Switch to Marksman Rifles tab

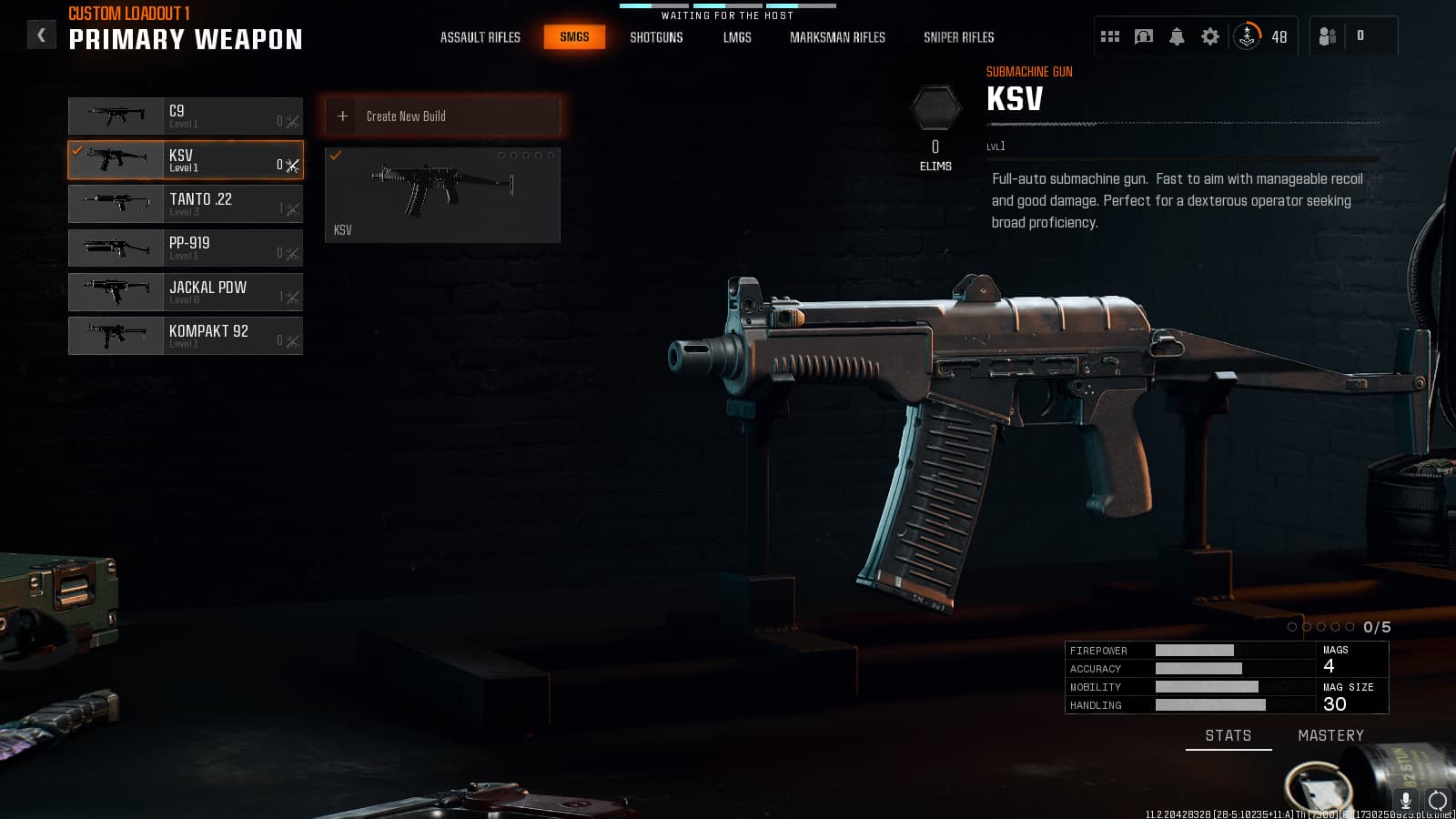pyautogui.click(x=837, y=37)
